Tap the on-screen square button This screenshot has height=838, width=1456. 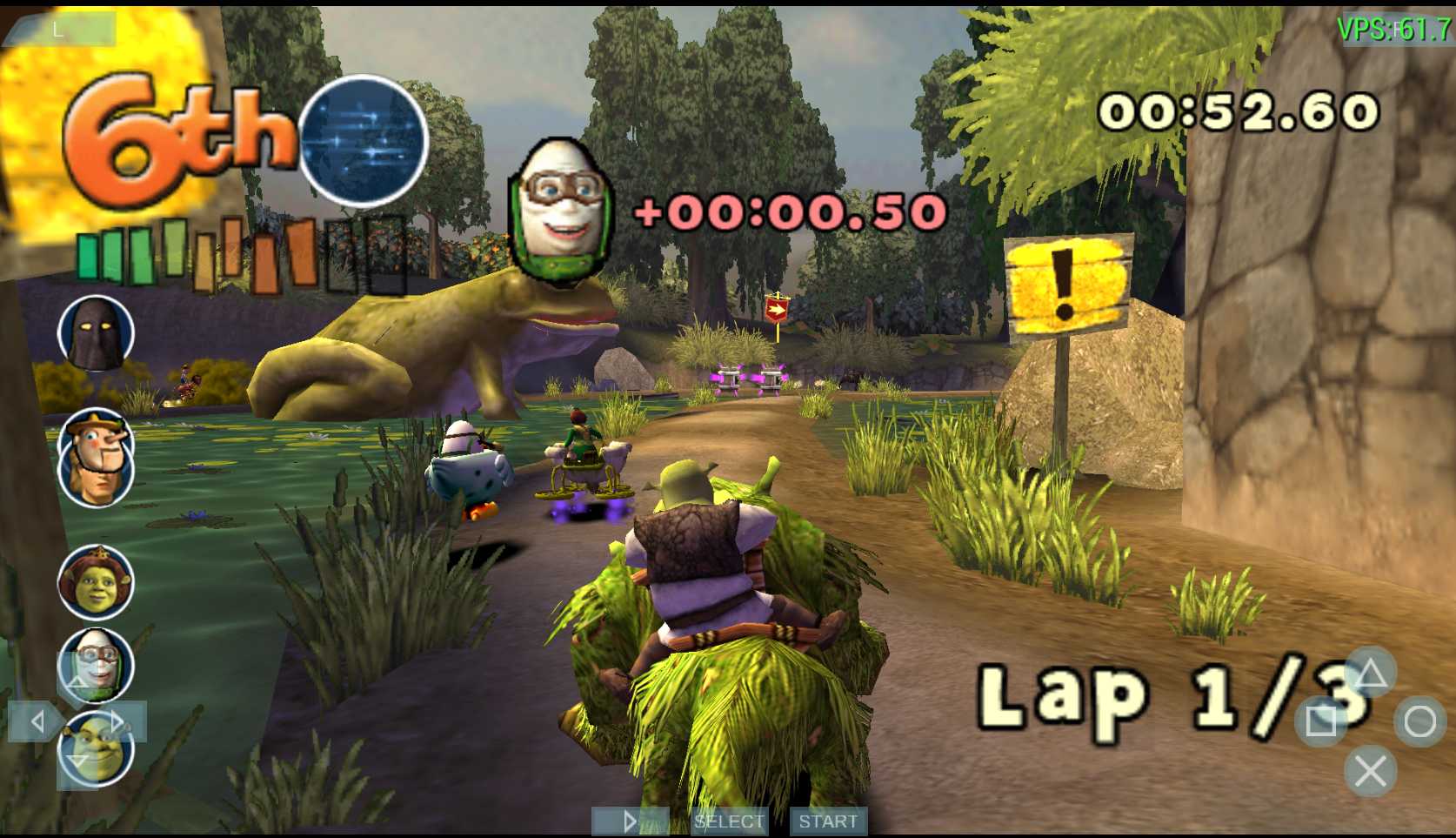coord(1320,721)
